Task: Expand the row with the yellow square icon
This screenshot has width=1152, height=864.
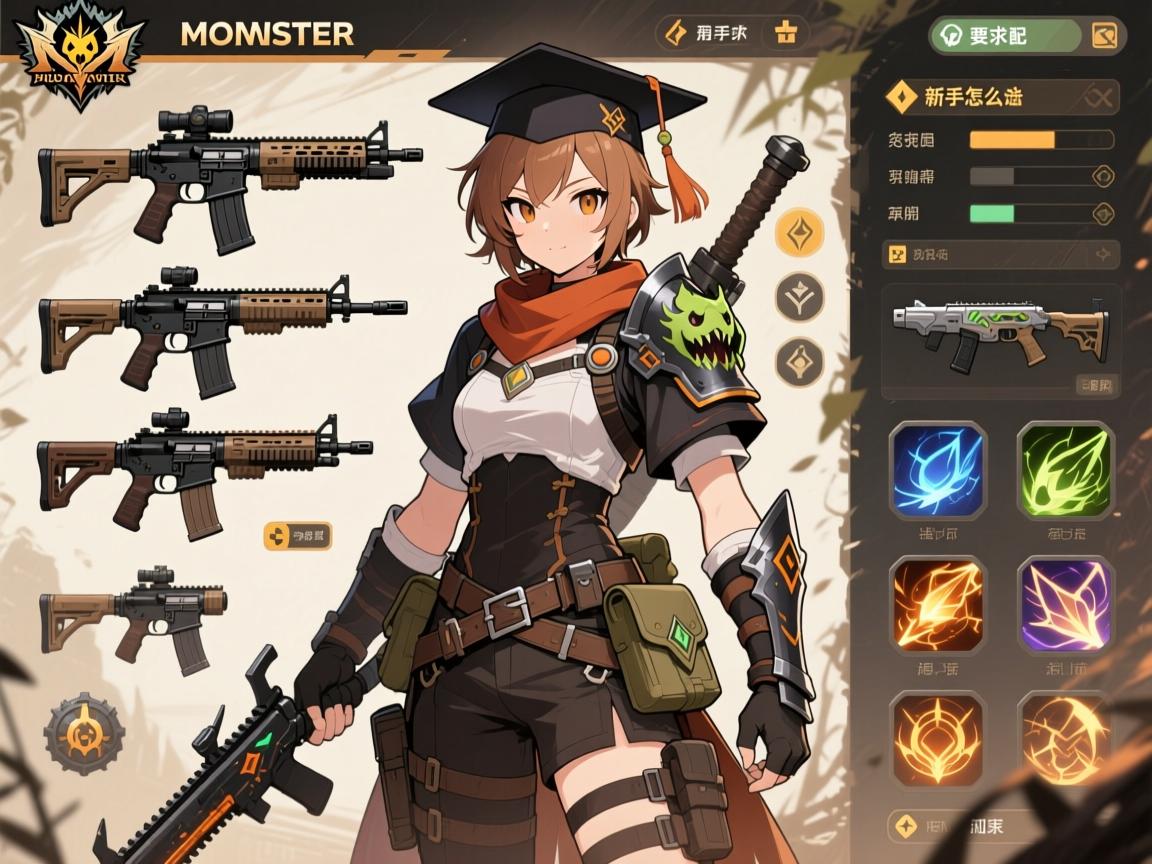Action: tap(1000, 254)
